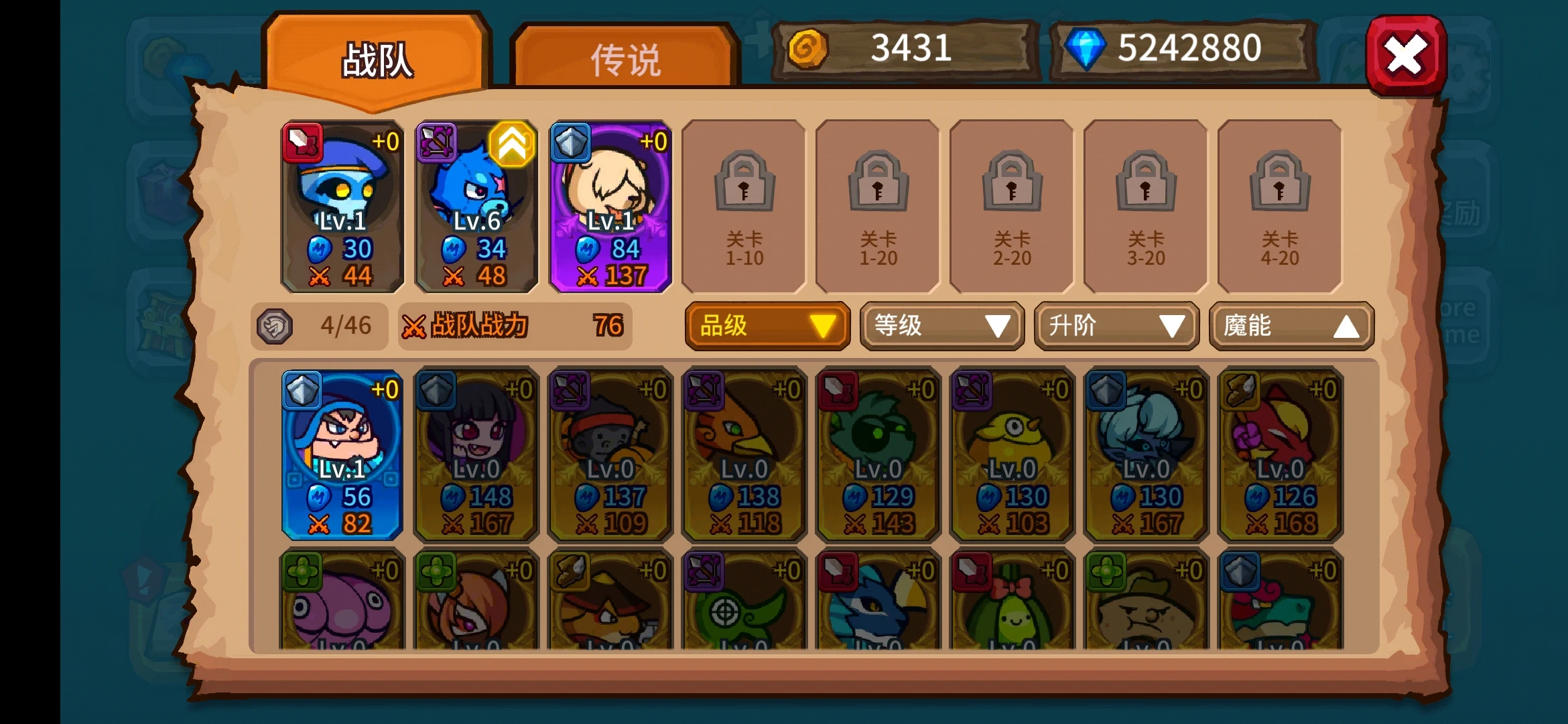Image resolution: width=1568 pixels, height=724 pixels.
Task: Tap the locked slot labeled 关卡 3-20
Action: coord(1146,206)
